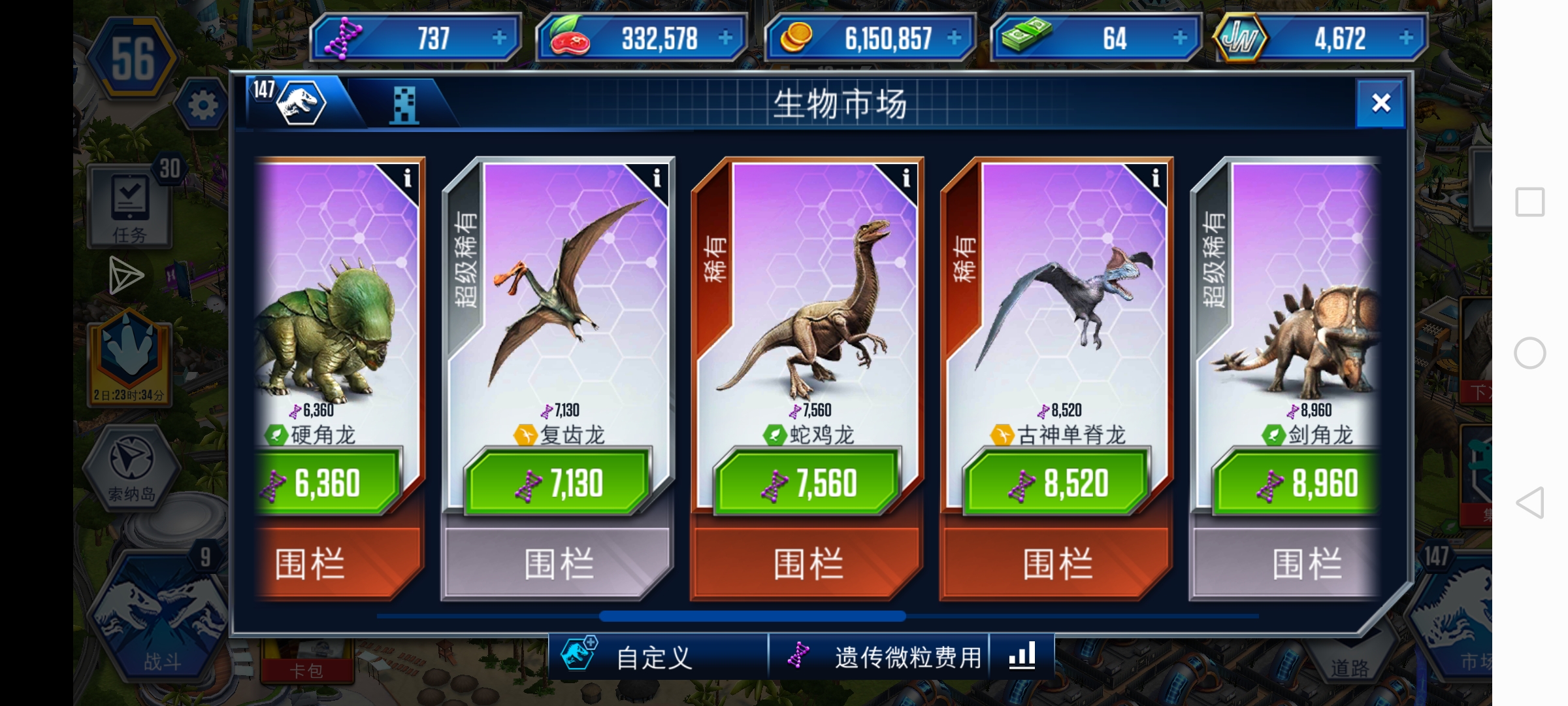Image resolution: width=1568 pixels, height=706 pixels.
Task: Open info on 古神单脊龙 card
Action: [x=1155, y=178]
